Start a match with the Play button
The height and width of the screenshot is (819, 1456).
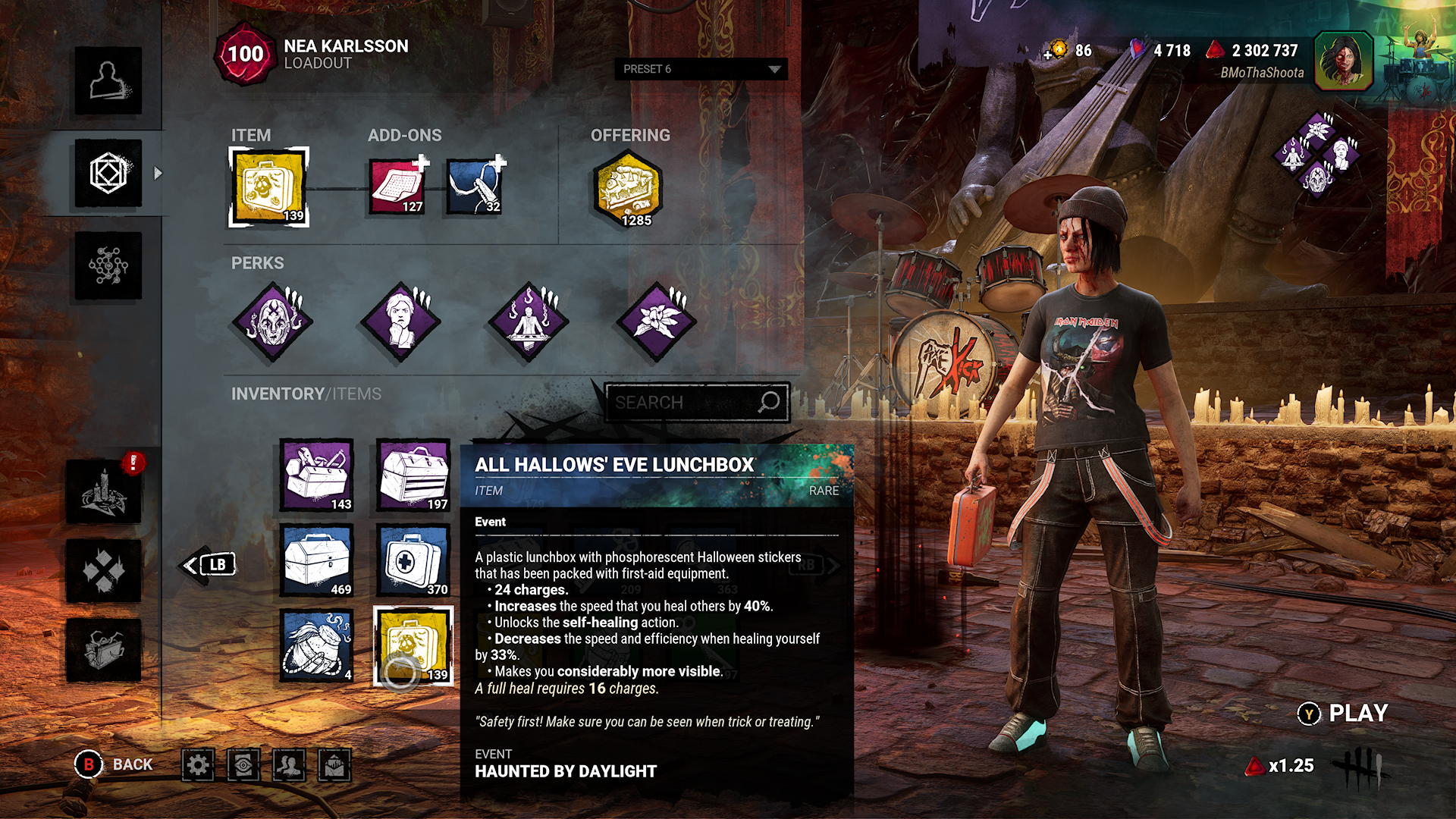point(1344,714)
